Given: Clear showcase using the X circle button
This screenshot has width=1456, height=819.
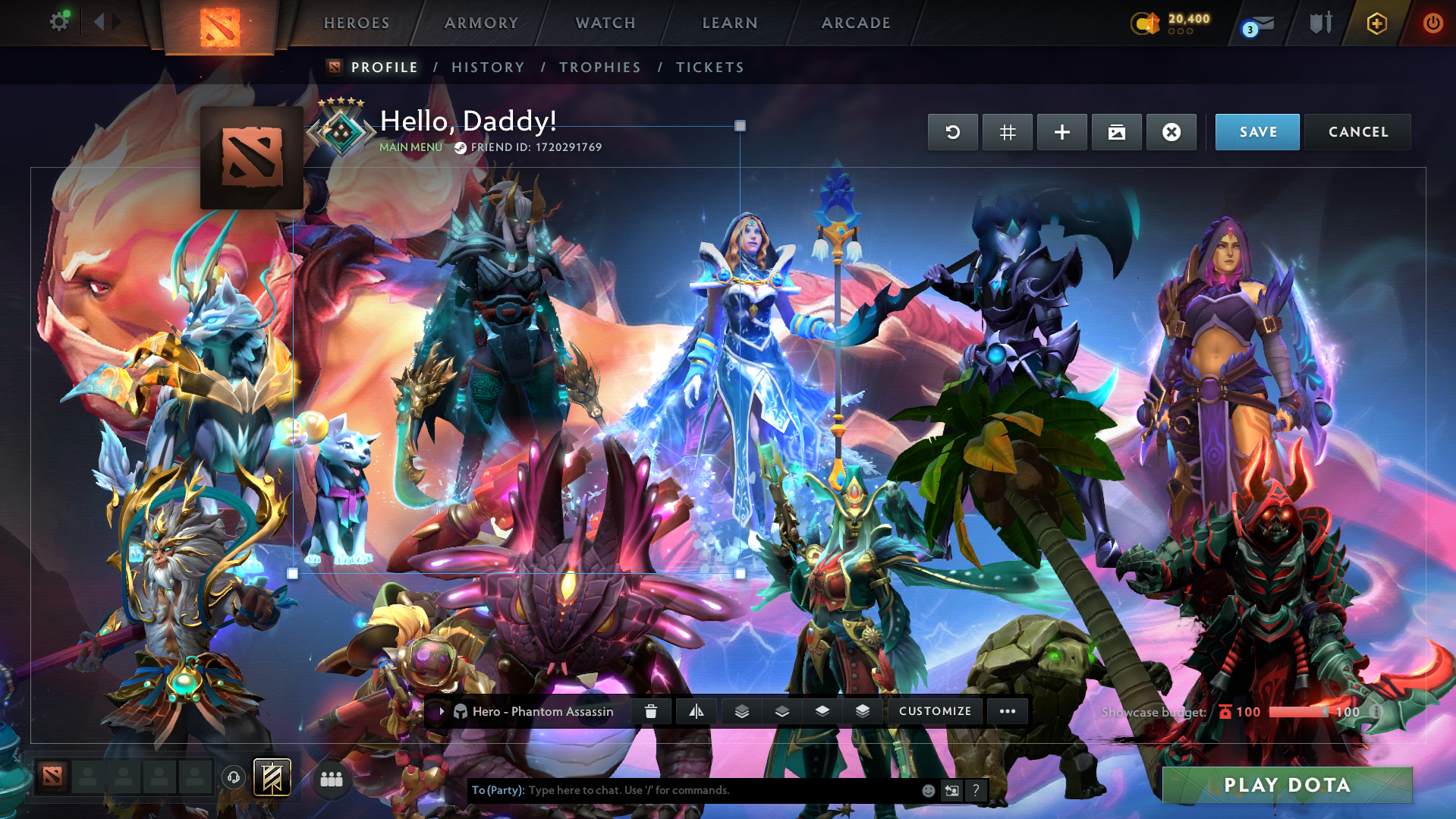Looking at the screenshot, I should click(1171, 132).
